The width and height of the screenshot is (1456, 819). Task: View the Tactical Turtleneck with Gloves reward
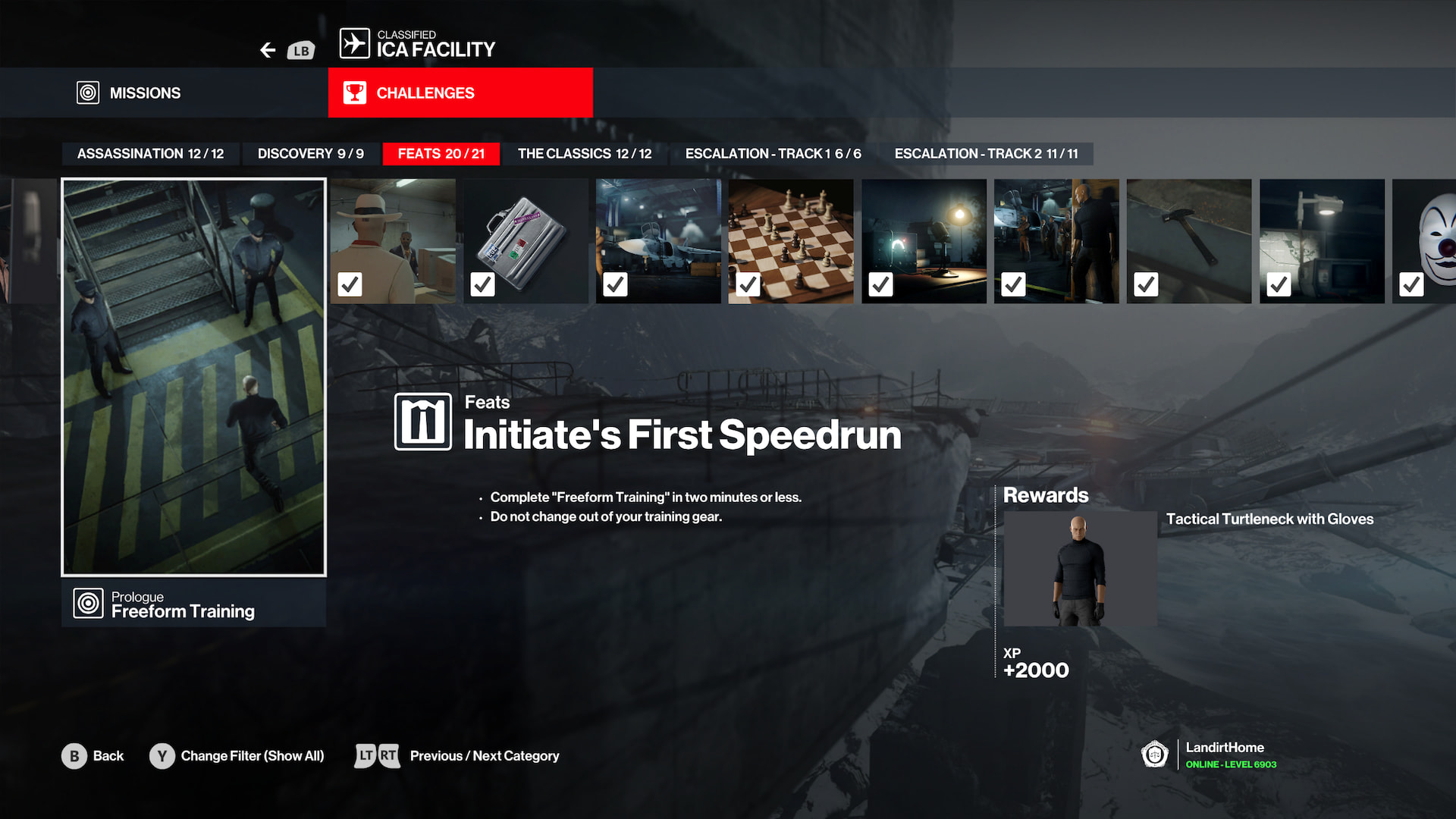pos(1080,569)
